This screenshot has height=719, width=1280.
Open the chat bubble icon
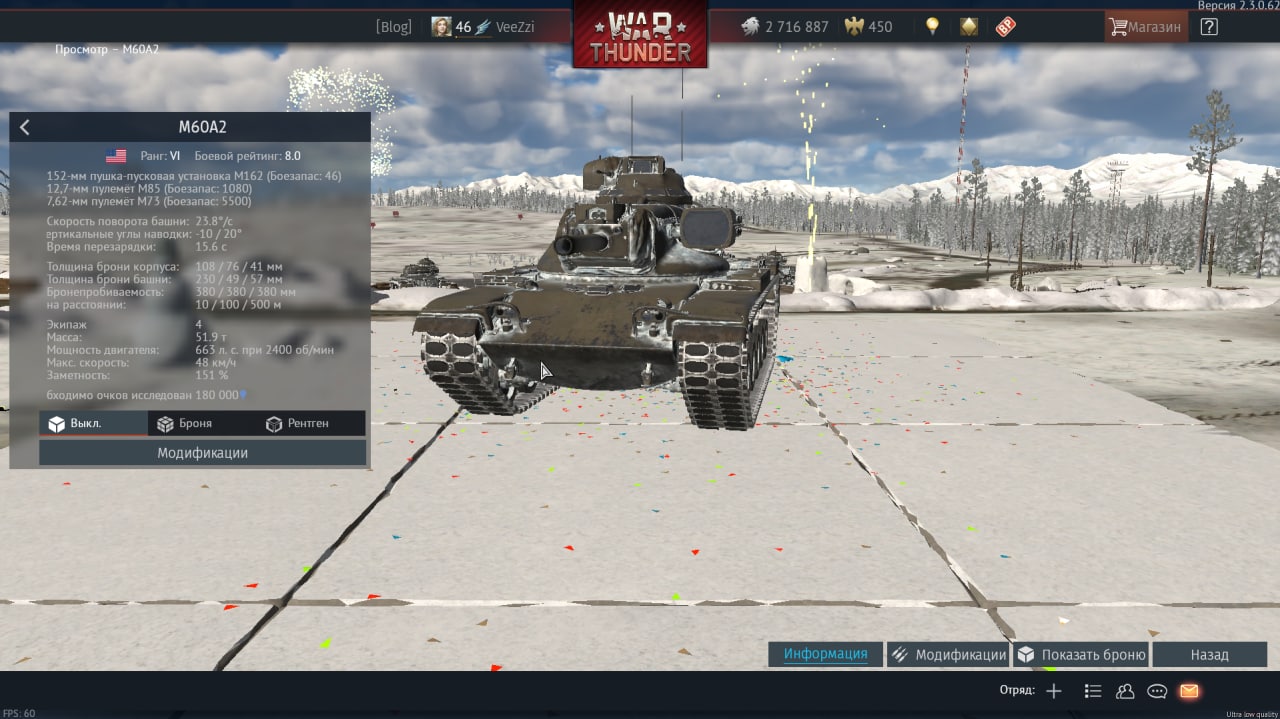pos(1157,691)
